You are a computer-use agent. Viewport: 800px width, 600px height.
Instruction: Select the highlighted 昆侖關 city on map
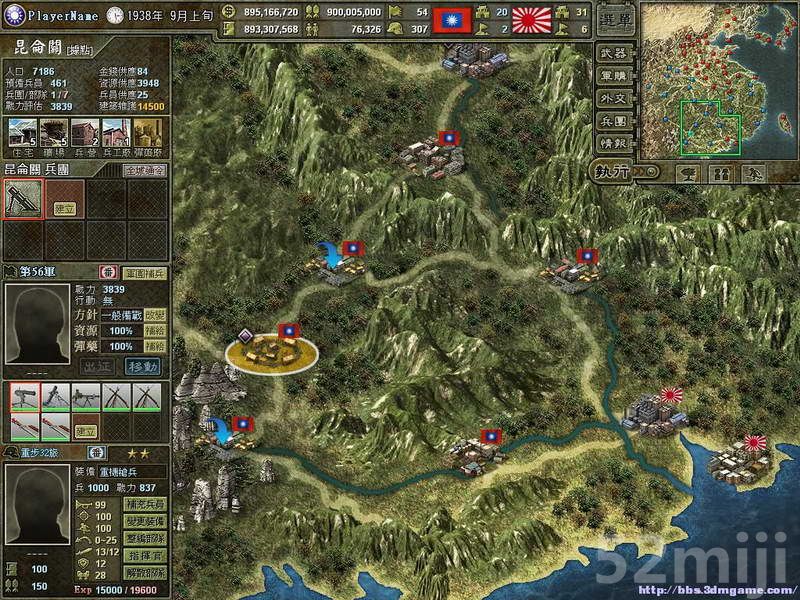pyautogui.click(x=271, y=349)
